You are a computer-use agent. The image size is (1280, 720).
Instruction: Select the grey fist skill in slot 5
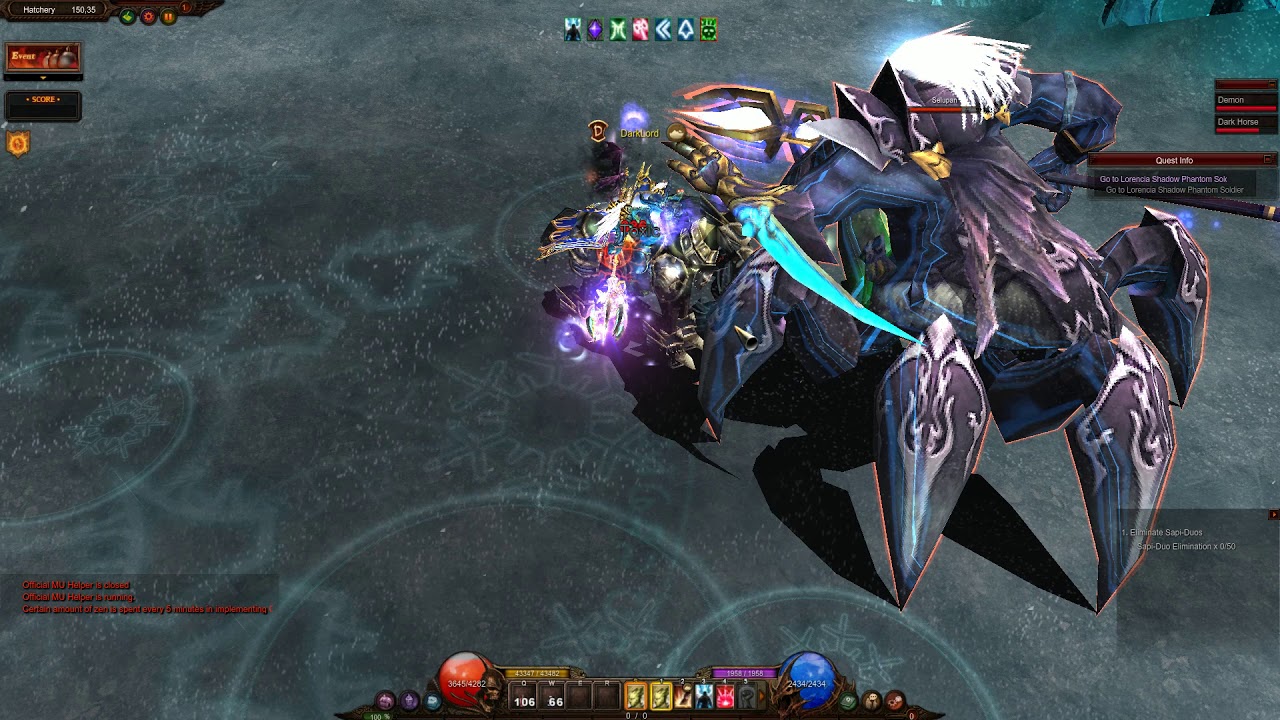coord(746,696)
